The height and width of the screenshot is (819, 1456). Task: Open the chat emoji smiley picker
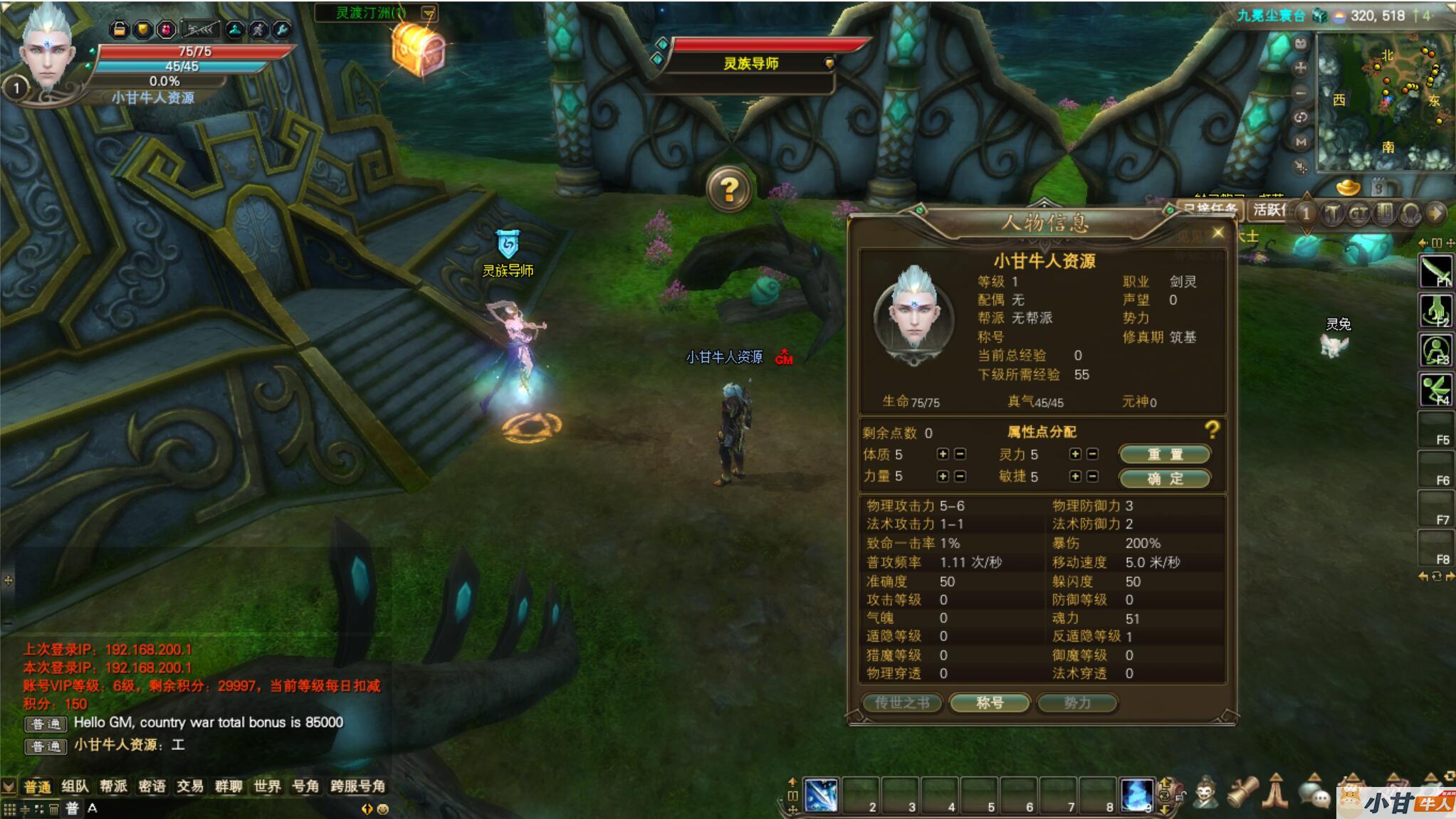383,809
